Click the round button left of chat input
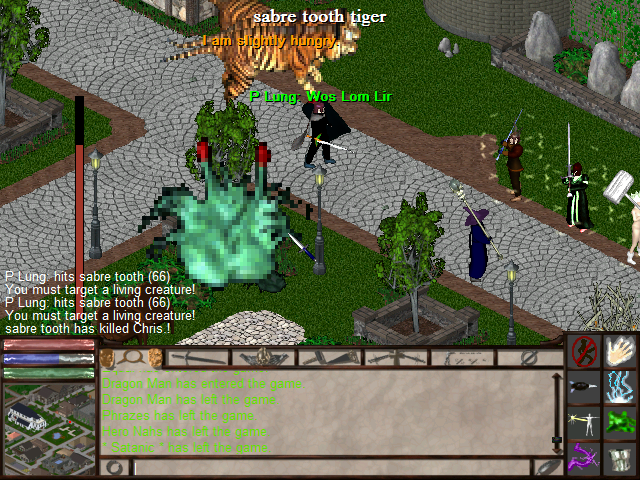The height and width of the screenshot is (480, 640). click(x=115, y=467)
